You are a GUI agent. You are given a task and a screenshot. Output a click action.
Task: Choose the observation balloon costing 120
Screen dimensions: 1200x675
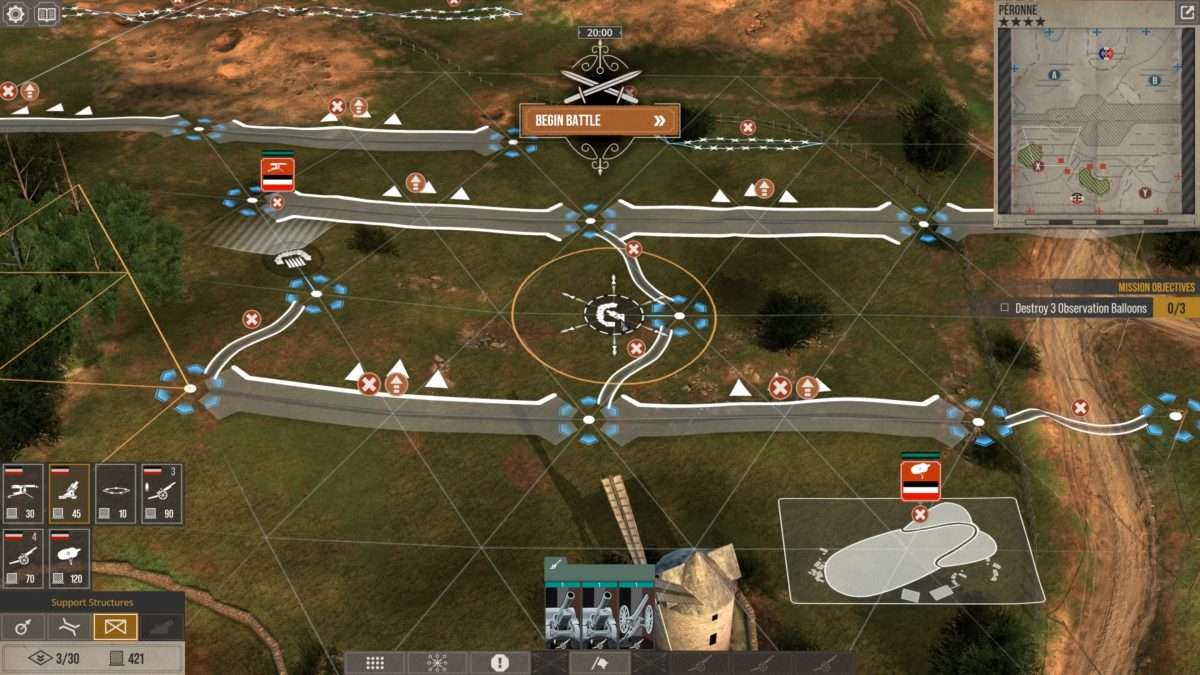coord(69,559)
